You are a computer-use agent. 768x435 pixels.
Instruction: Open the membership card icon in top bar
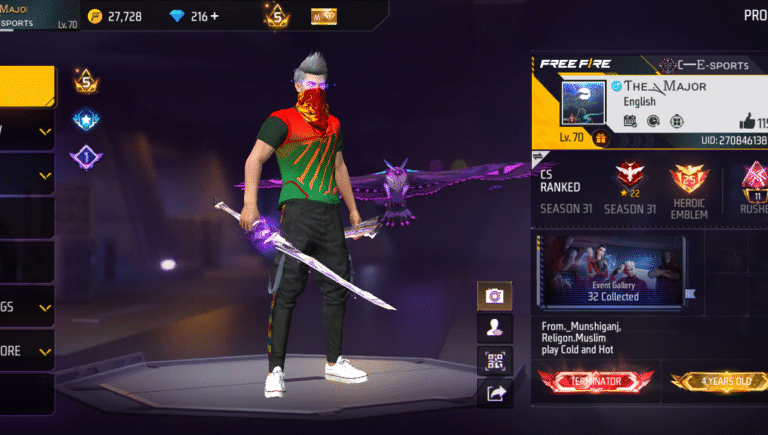coord(324,16)
